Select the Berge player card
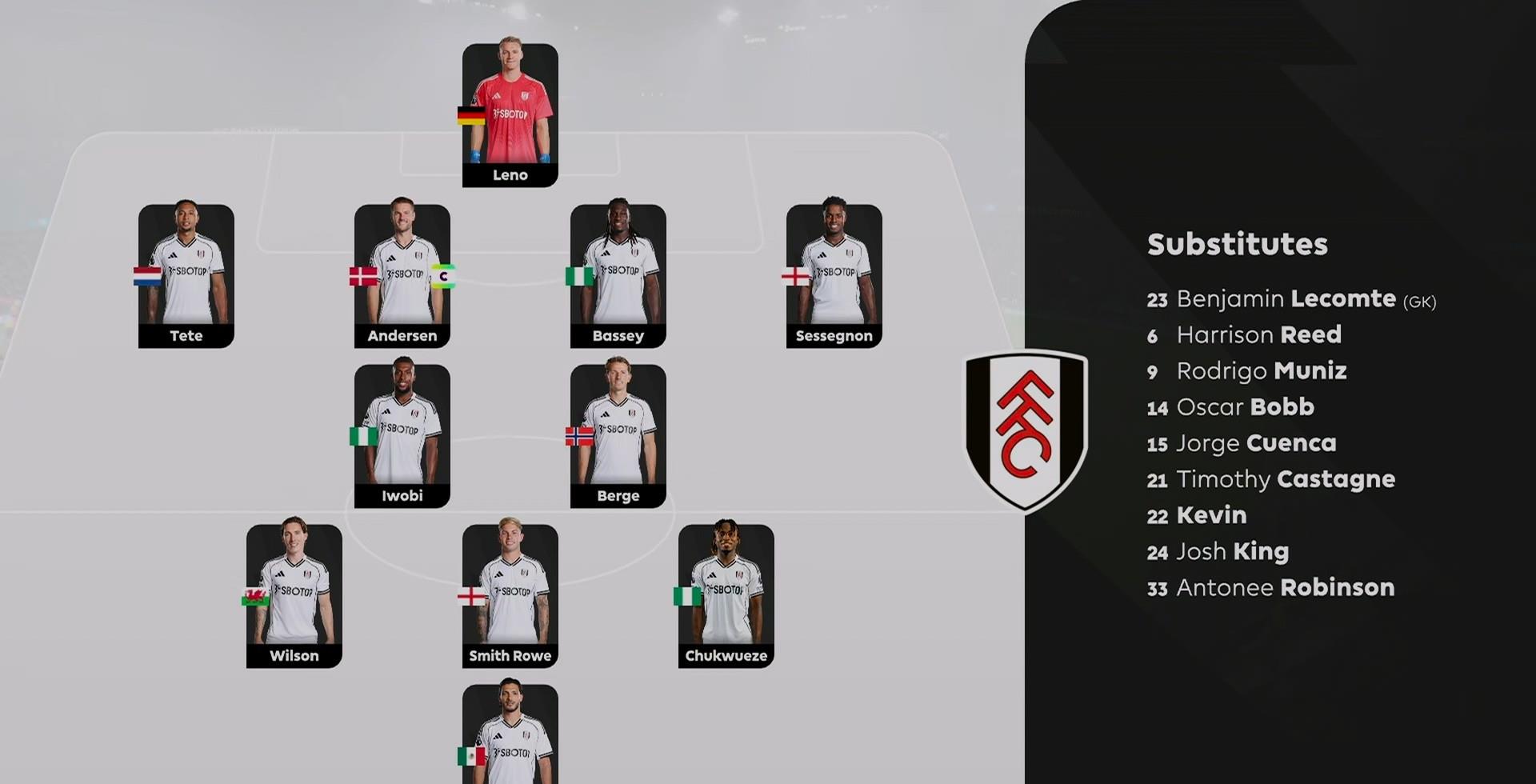Image resolution: width=1536 pixels, height=784 pixels. [618, 436]
